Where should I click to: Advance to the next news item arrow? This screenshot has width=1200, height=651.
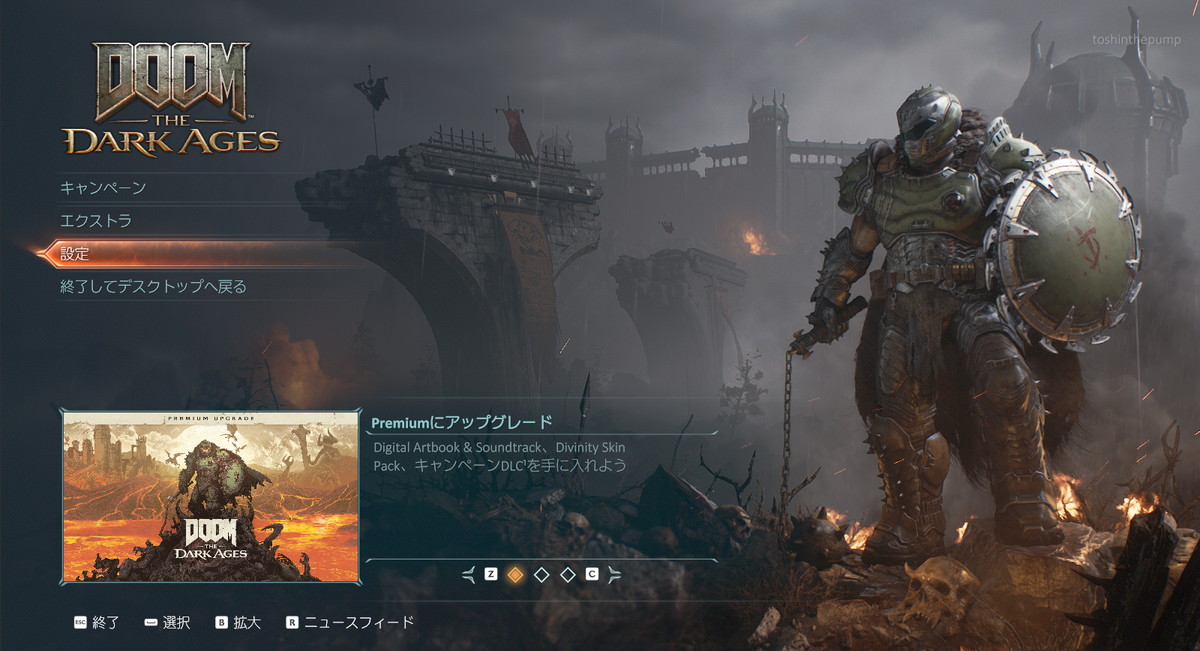[x=614, y=574]
